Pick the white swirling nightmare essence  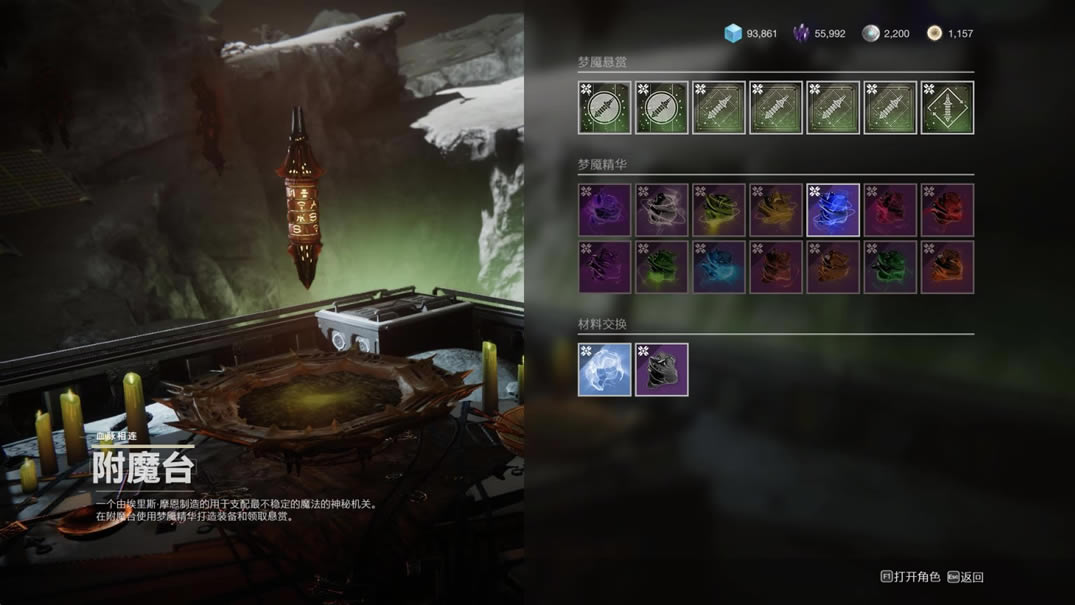662,210
